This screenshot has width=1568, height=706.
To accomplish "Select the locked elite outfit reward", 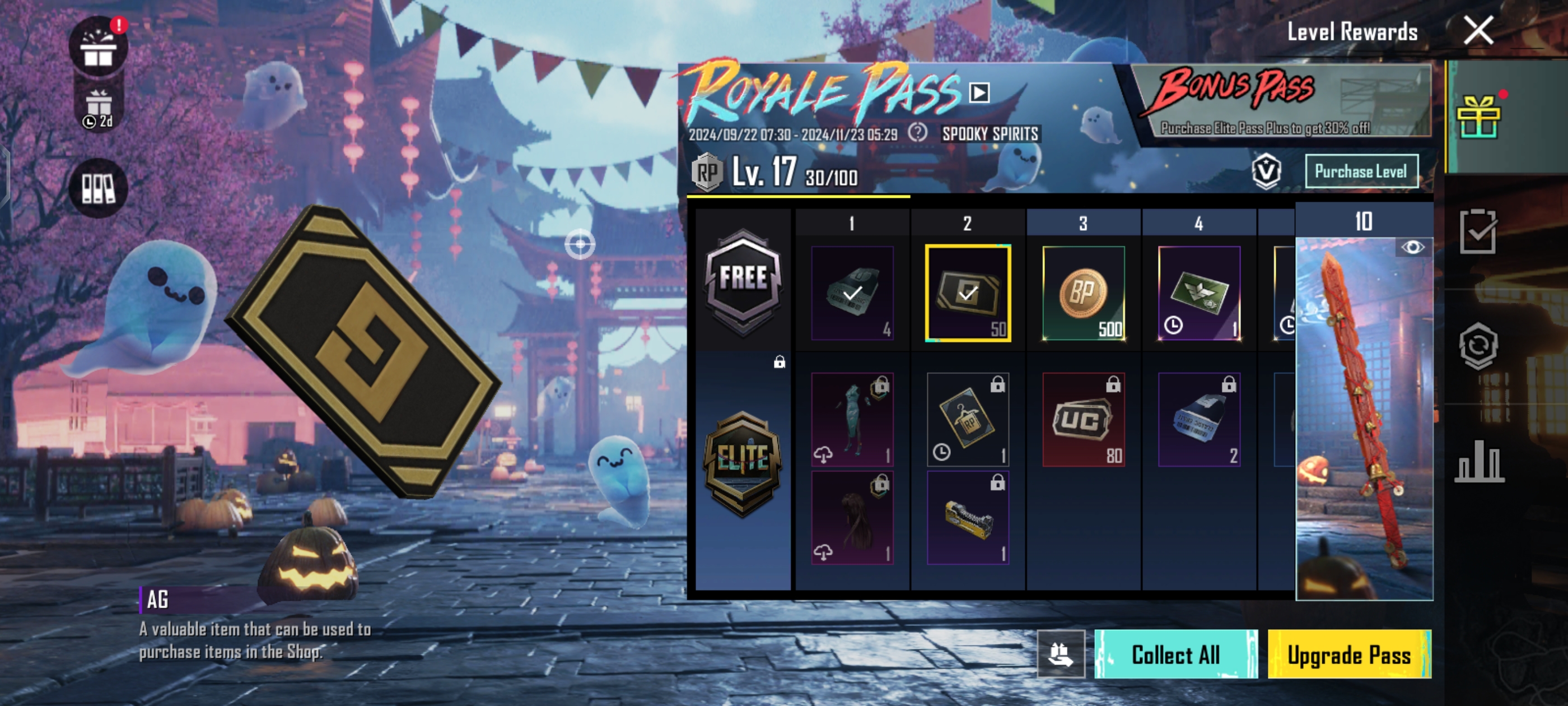I will coord(852,420).
